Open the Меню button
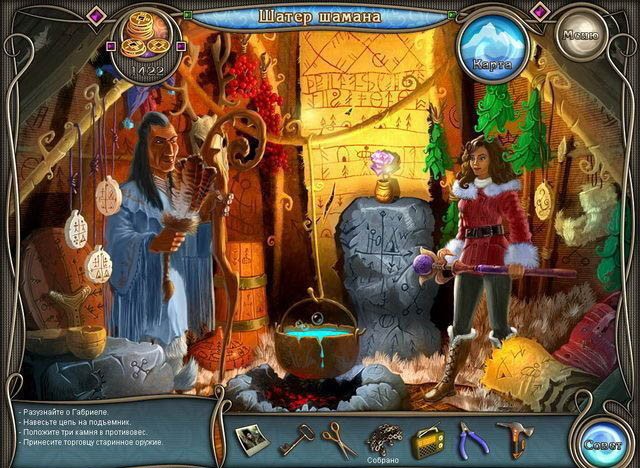The height and width of the screenshot is (468, 640). [580, 35]
